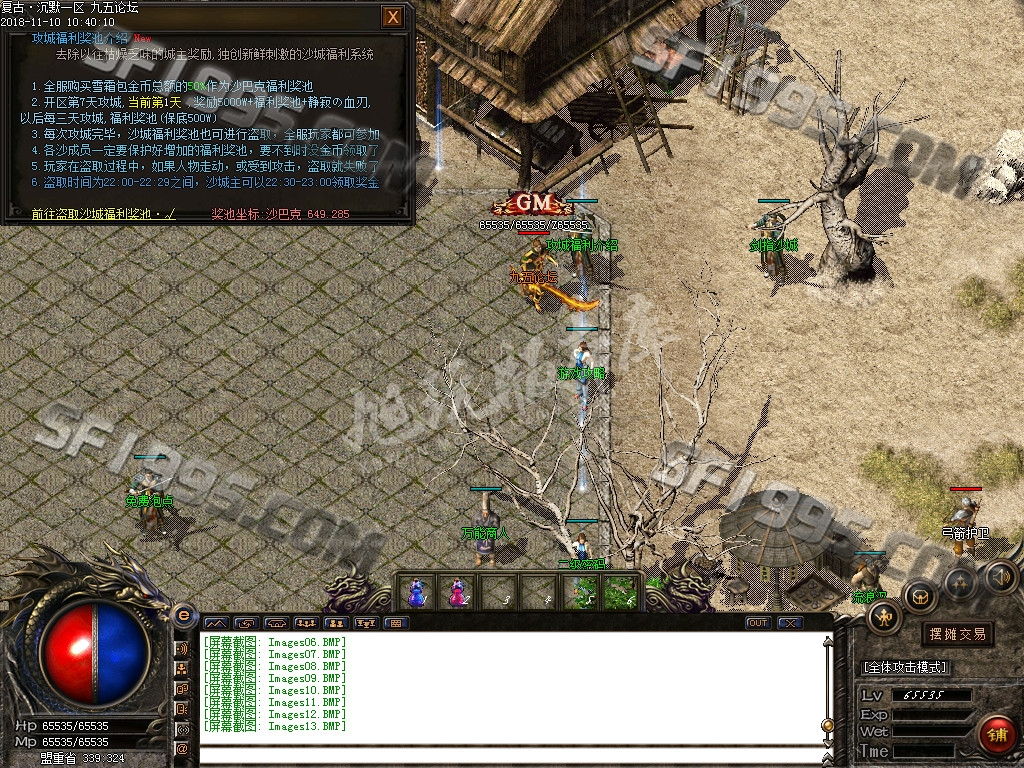Use the blue potion in belt slot 1

click(x=416, y=592)
